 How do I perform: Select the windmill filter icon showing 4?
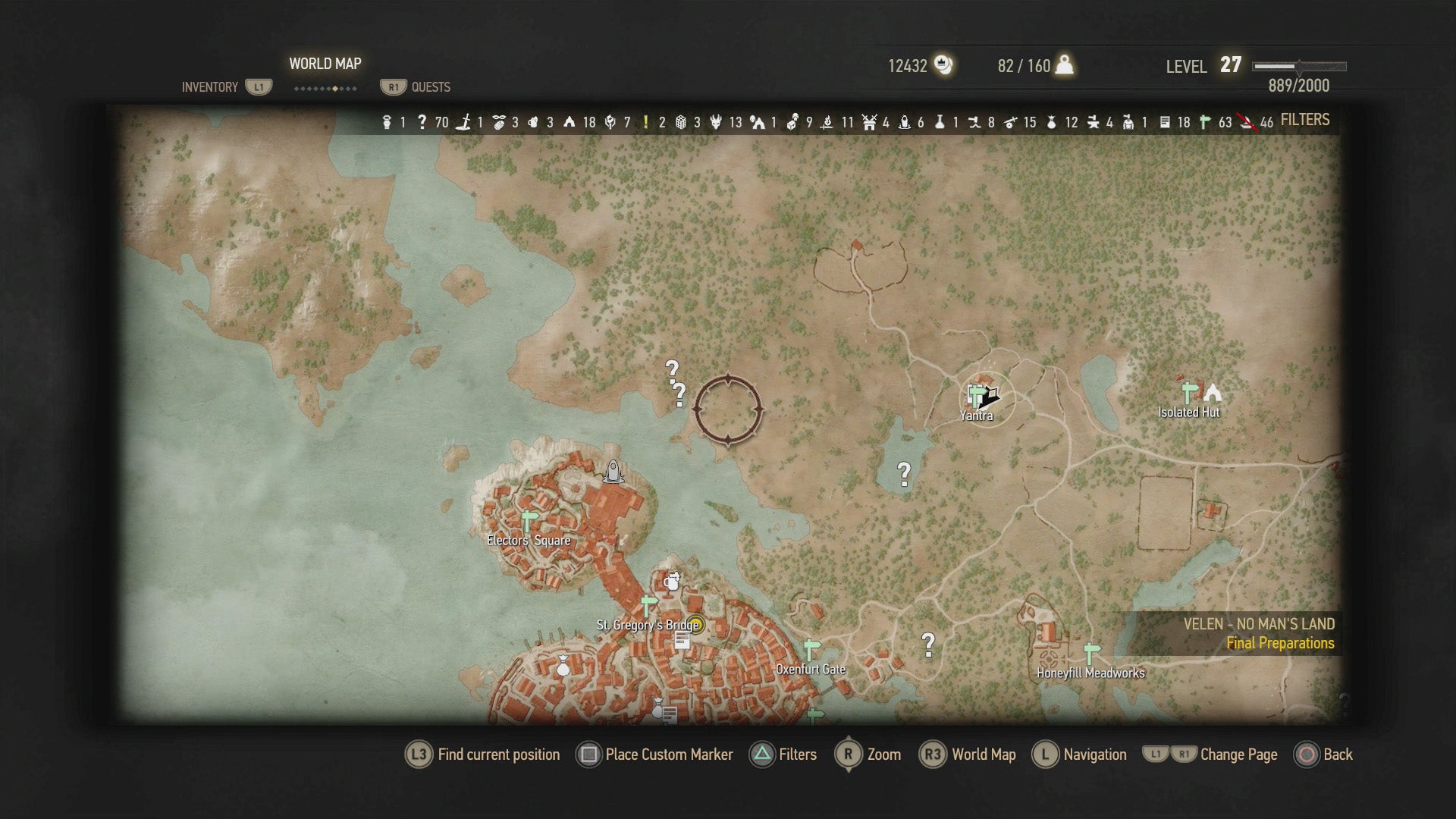point(869,120)
